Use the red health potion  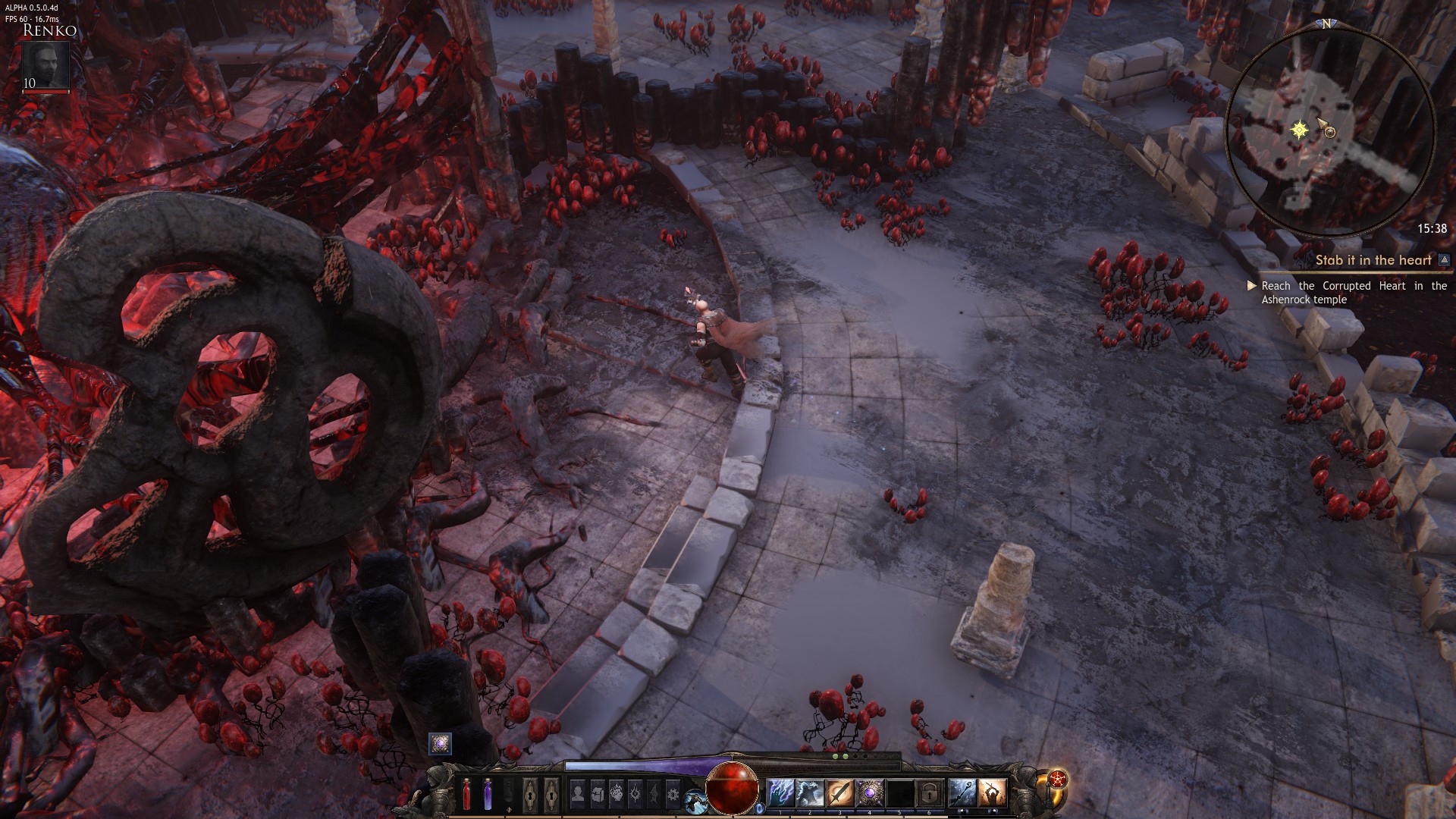(466, 795)
